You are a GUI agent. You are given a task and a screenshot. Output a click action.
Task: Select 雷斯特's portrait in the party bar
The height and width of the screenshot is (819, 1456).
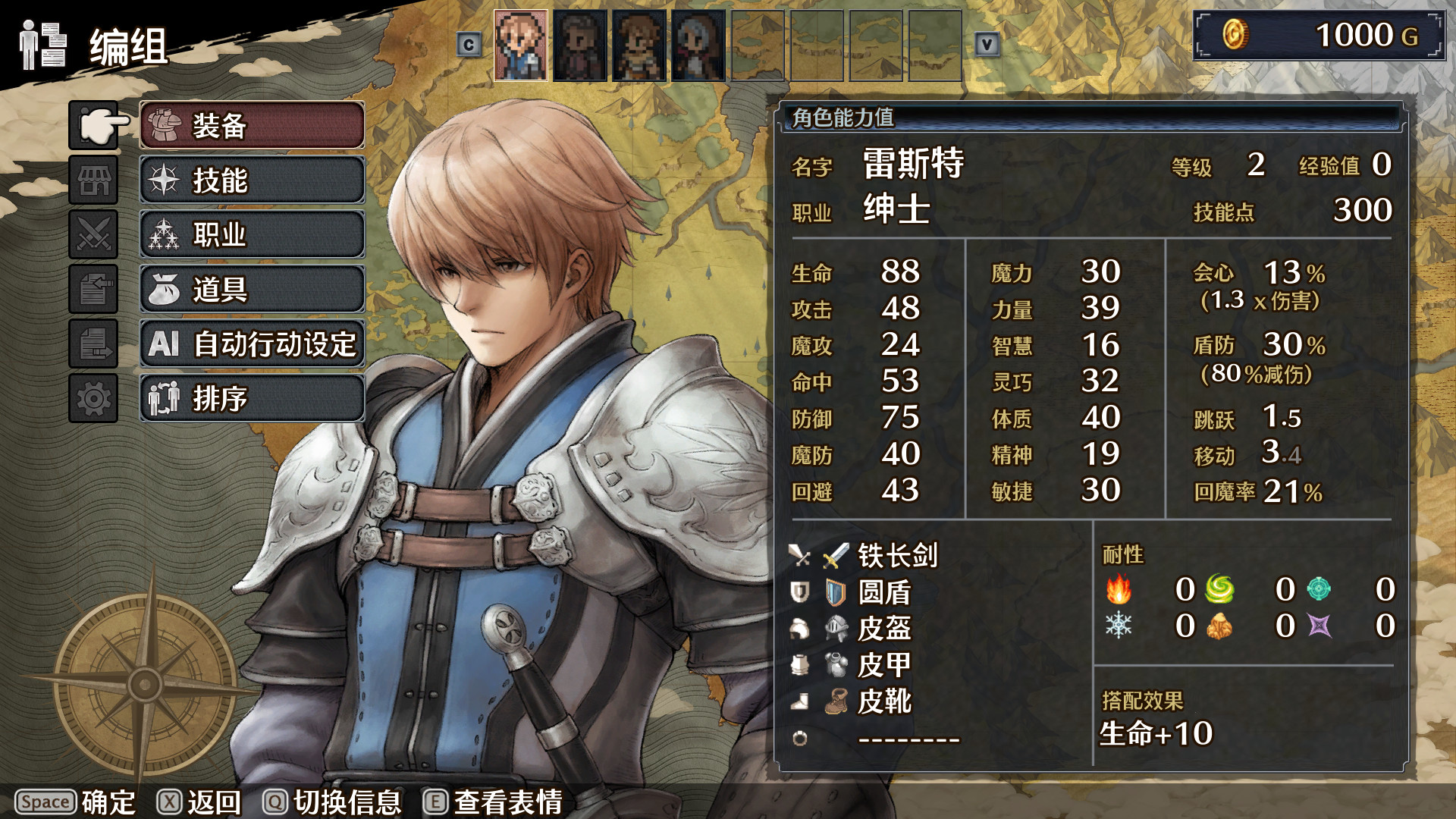(521, 44)
